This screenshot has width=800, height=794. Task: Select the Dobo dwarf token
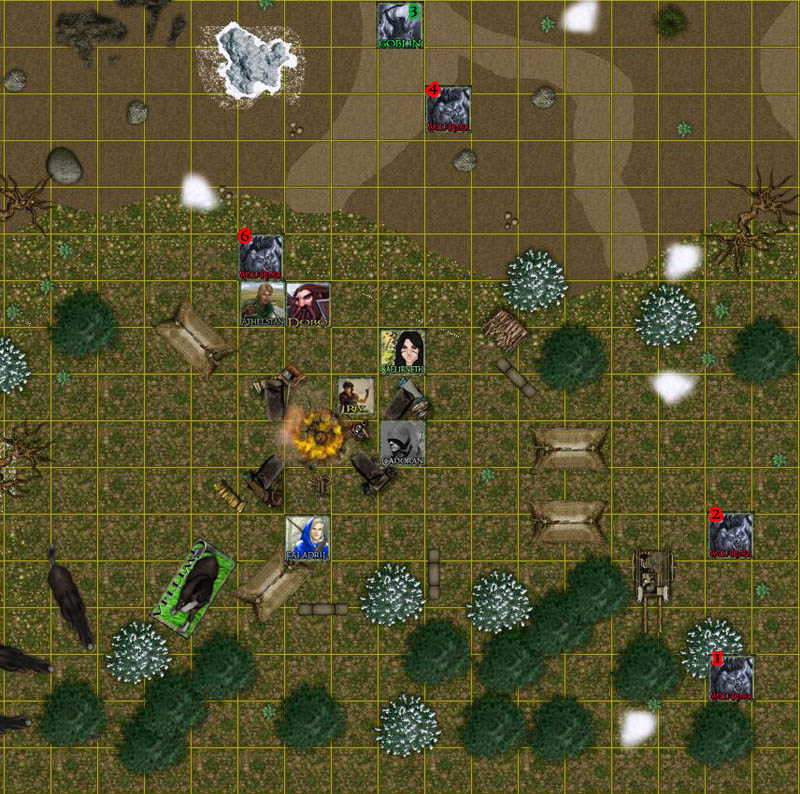[x=308, y=304]
